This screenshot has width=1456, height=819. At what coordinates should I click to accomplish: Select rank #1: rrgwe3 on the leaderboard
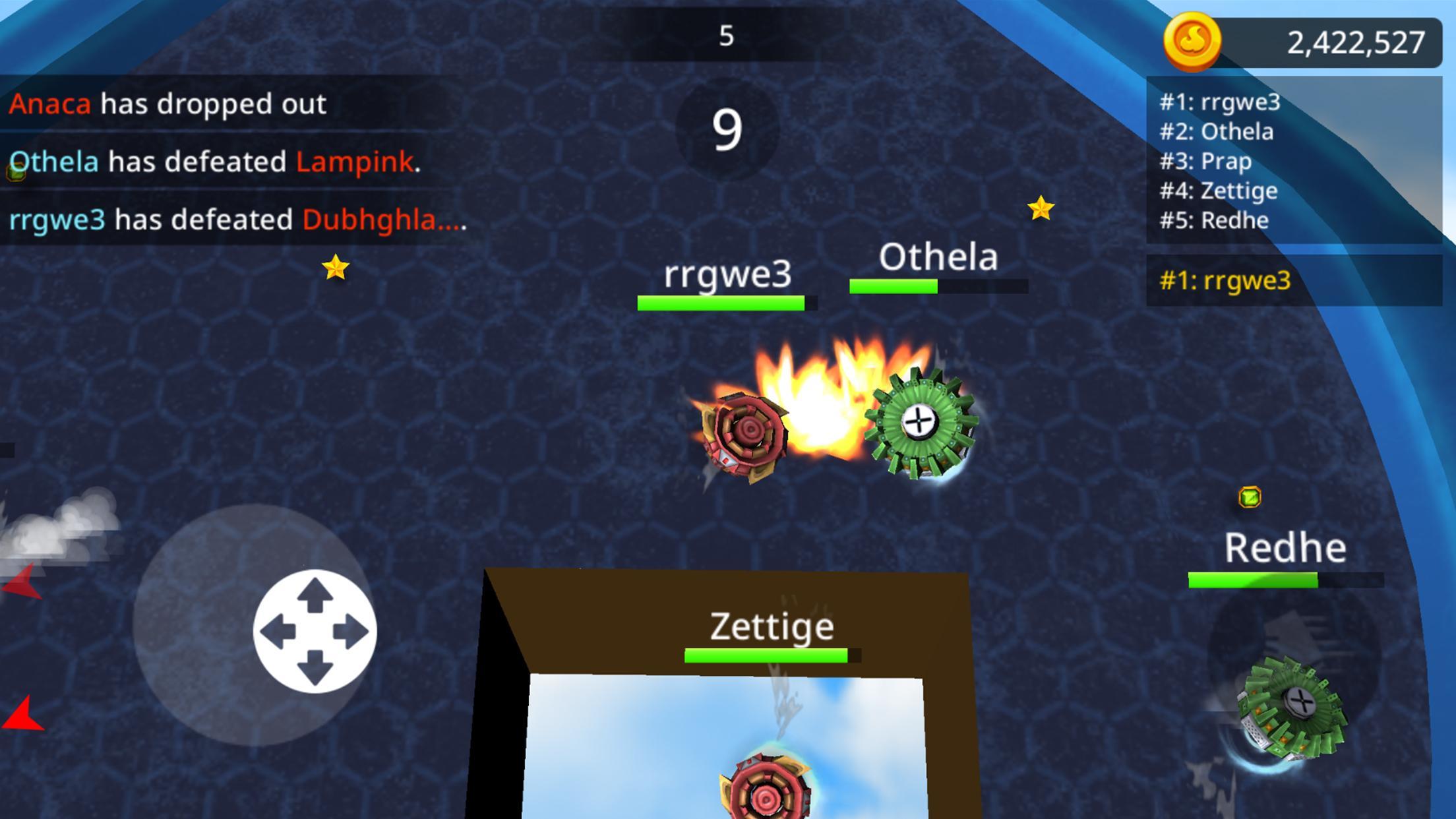(1220, 103)
